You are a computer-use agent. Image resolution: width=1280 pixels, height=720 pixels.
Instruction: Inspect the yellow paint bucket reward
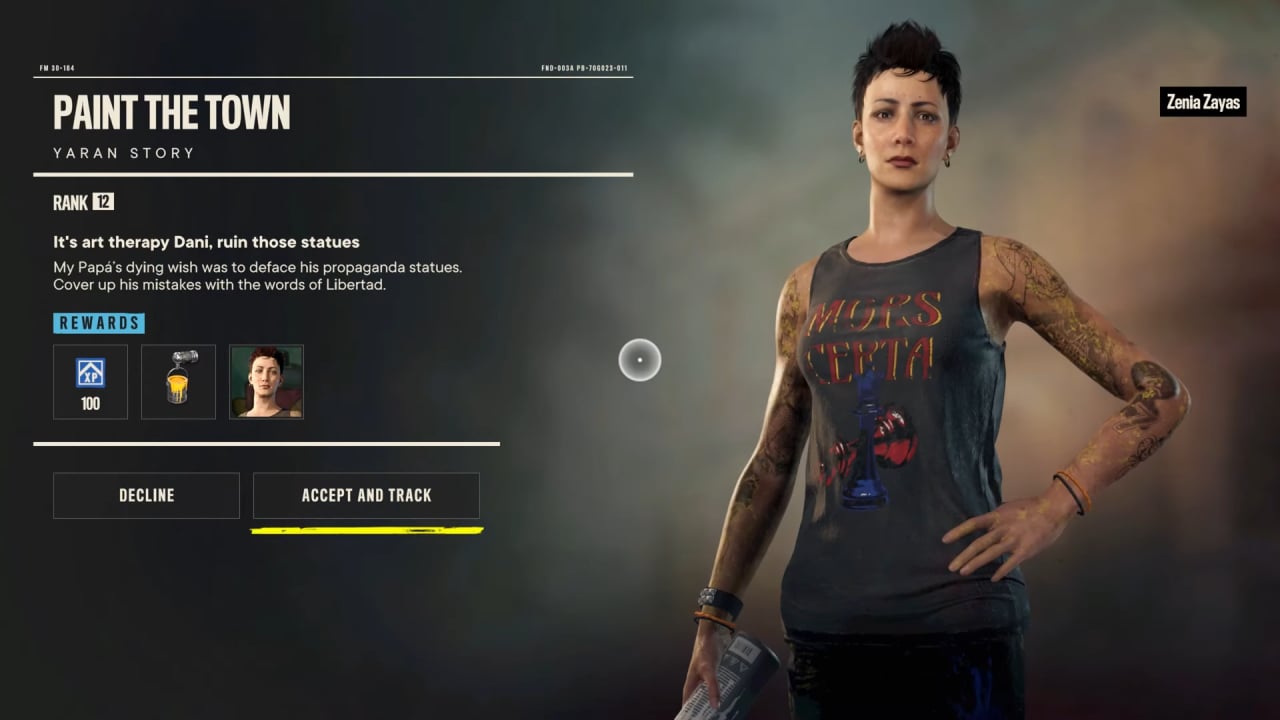click(178, 381)
